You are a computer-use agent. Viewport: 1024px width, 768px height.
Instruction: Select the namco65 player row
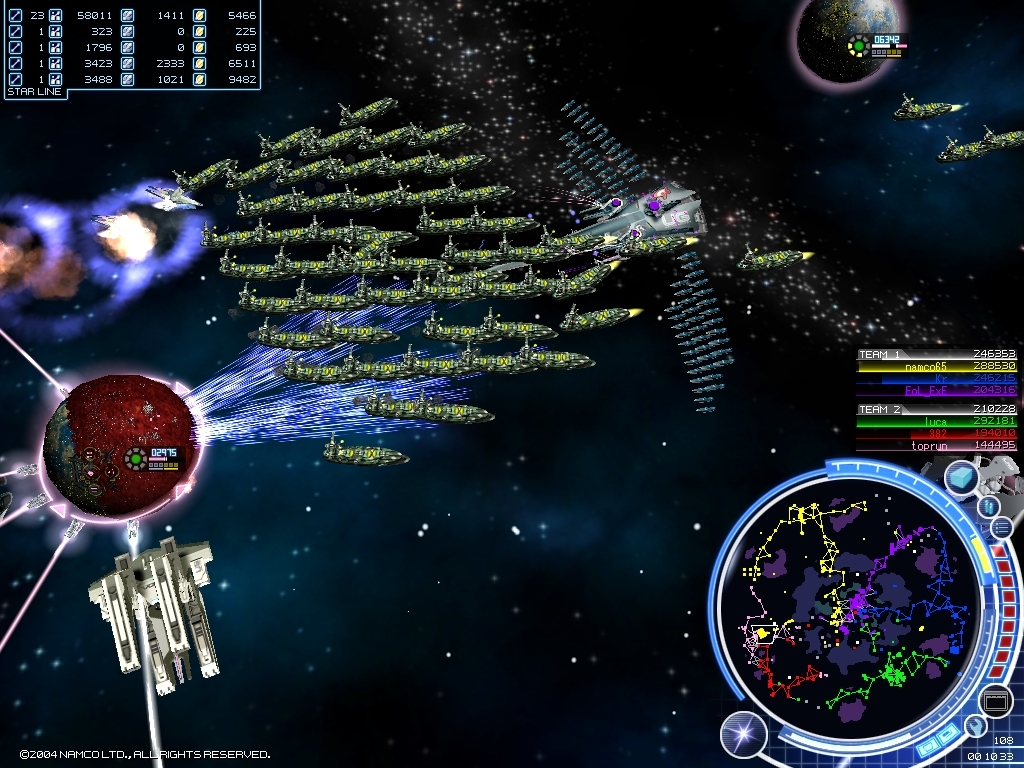pos(936,367)
